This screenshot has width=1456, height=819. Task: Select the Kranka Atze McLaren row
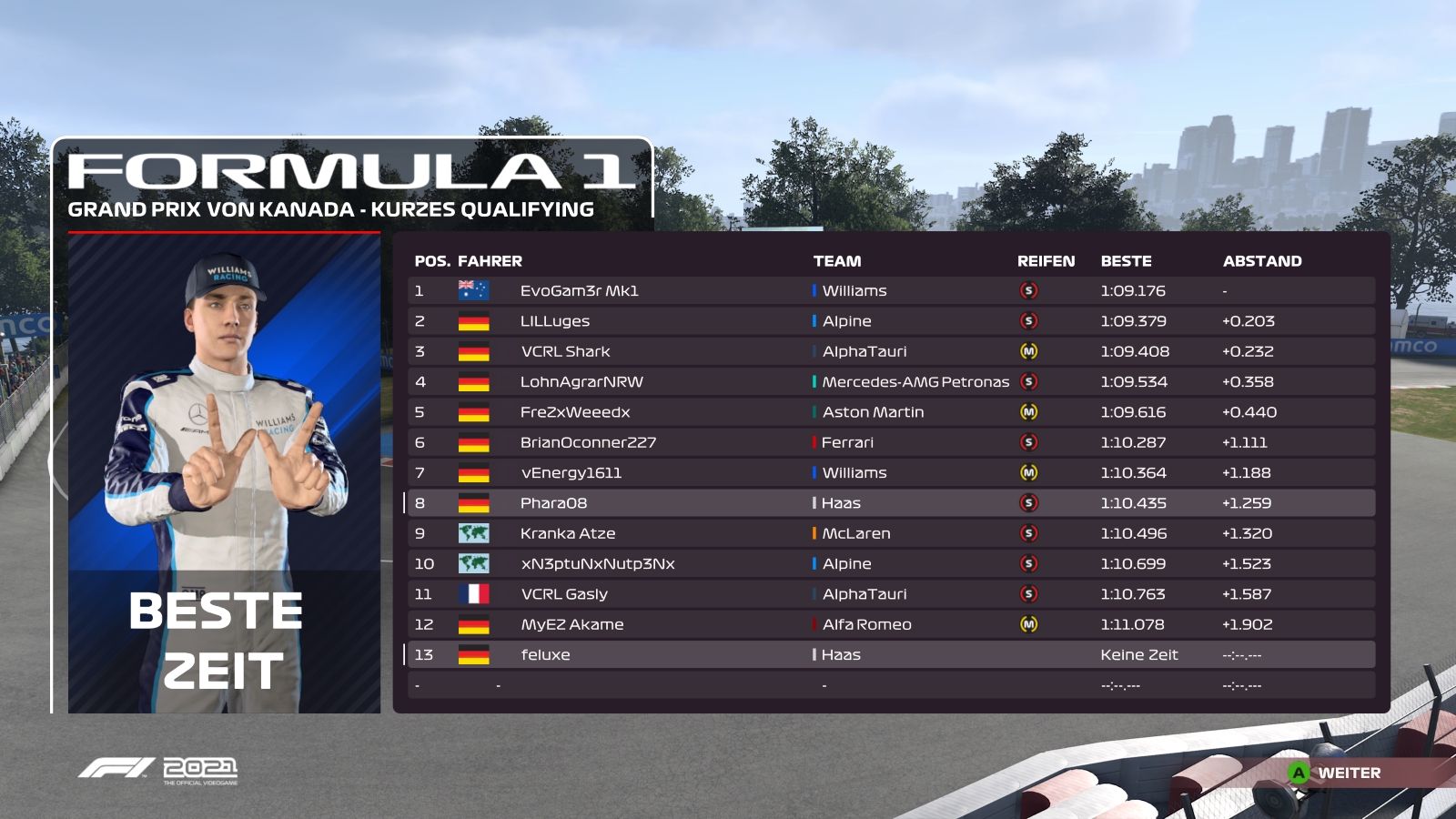pos(568,533)
